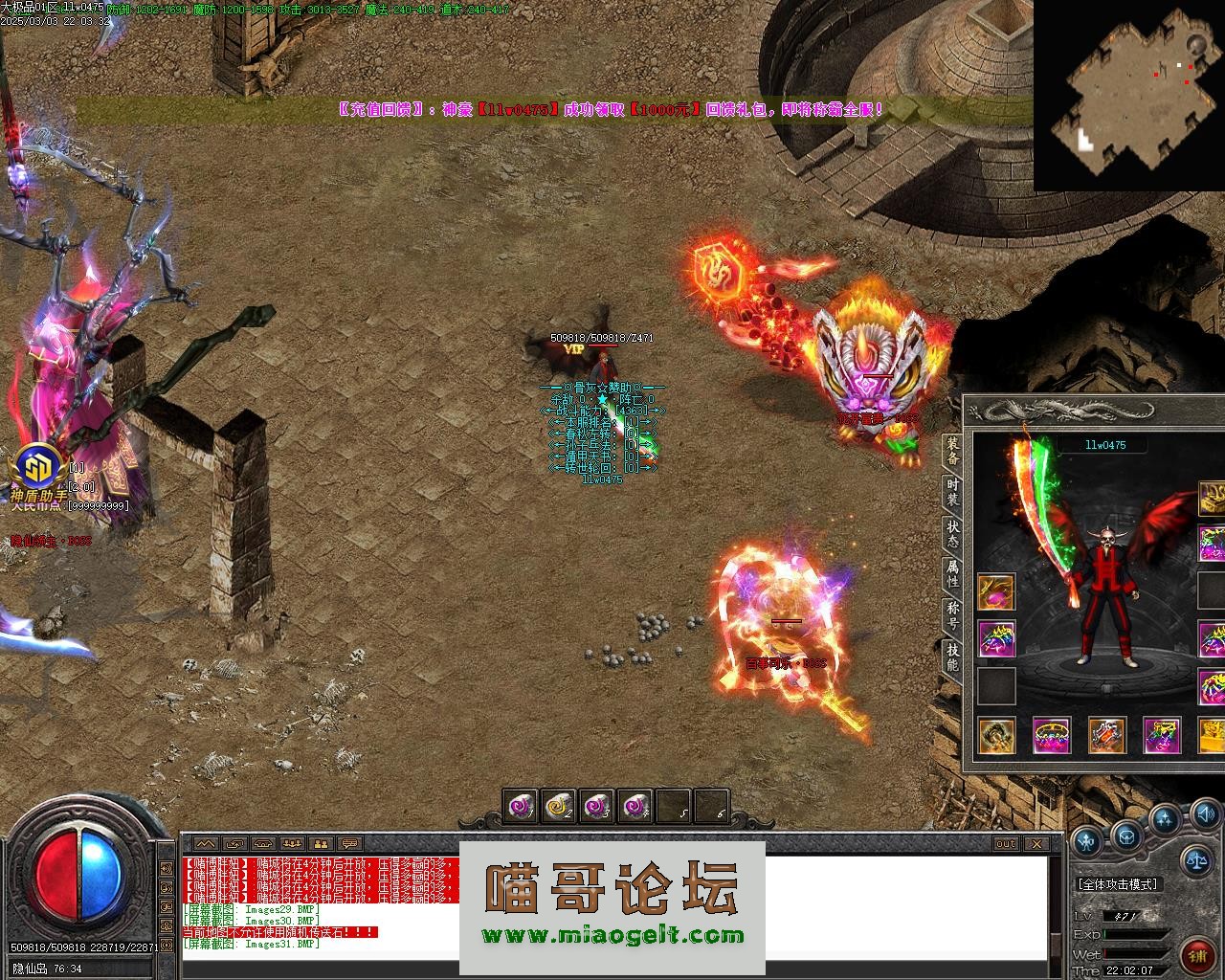
Task: Switch to the 状态 status tab
Action: pos(952,534)
